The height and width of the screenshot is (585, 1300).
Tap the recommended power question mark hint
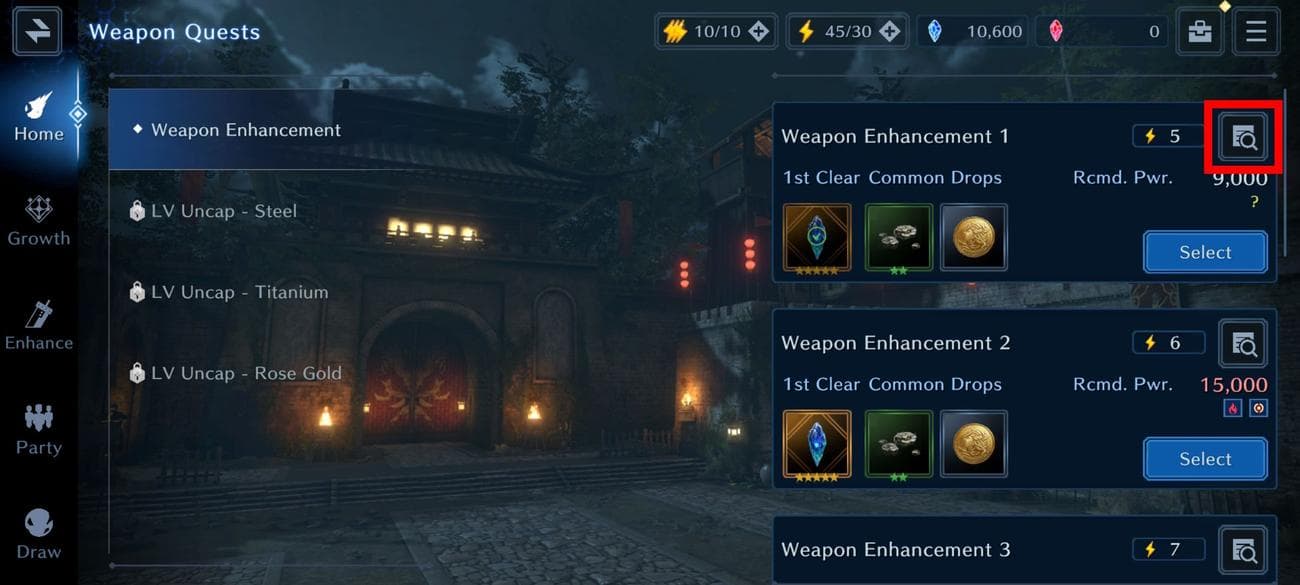coord(1254,202)
